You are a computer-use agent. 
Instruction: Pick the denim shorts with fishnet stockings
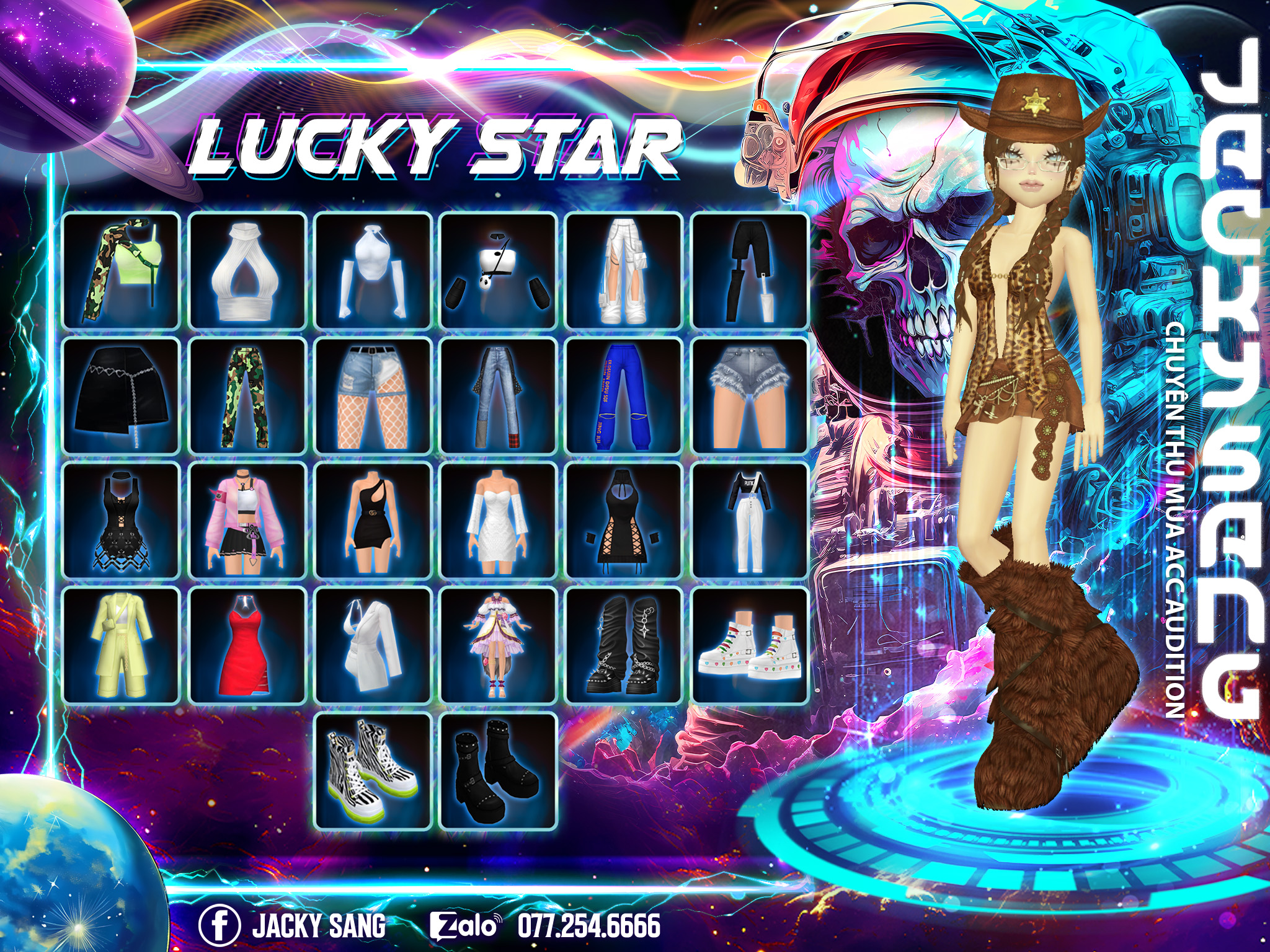(373, 396)
